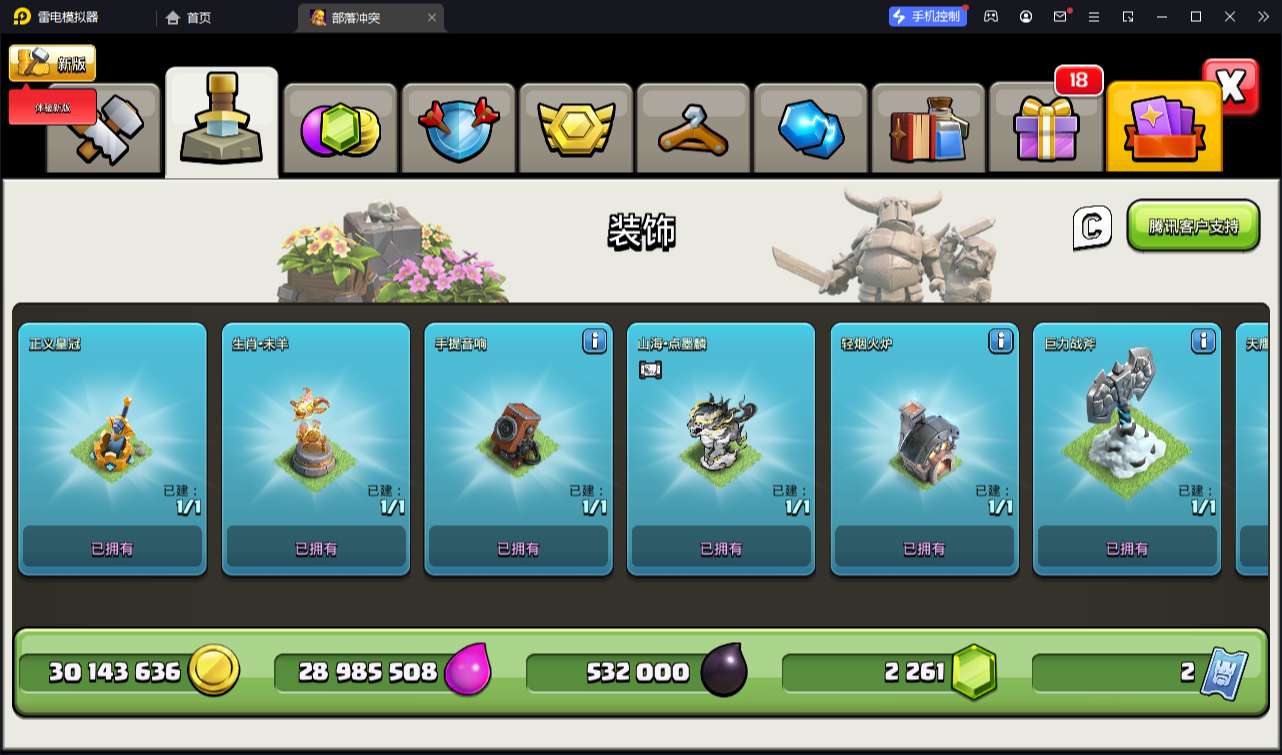Image resolution: width=1282 pixels, height=755 pixels.
Task: Open info for the 轻烟火炉 decoration
Action: pos(1001,342)
